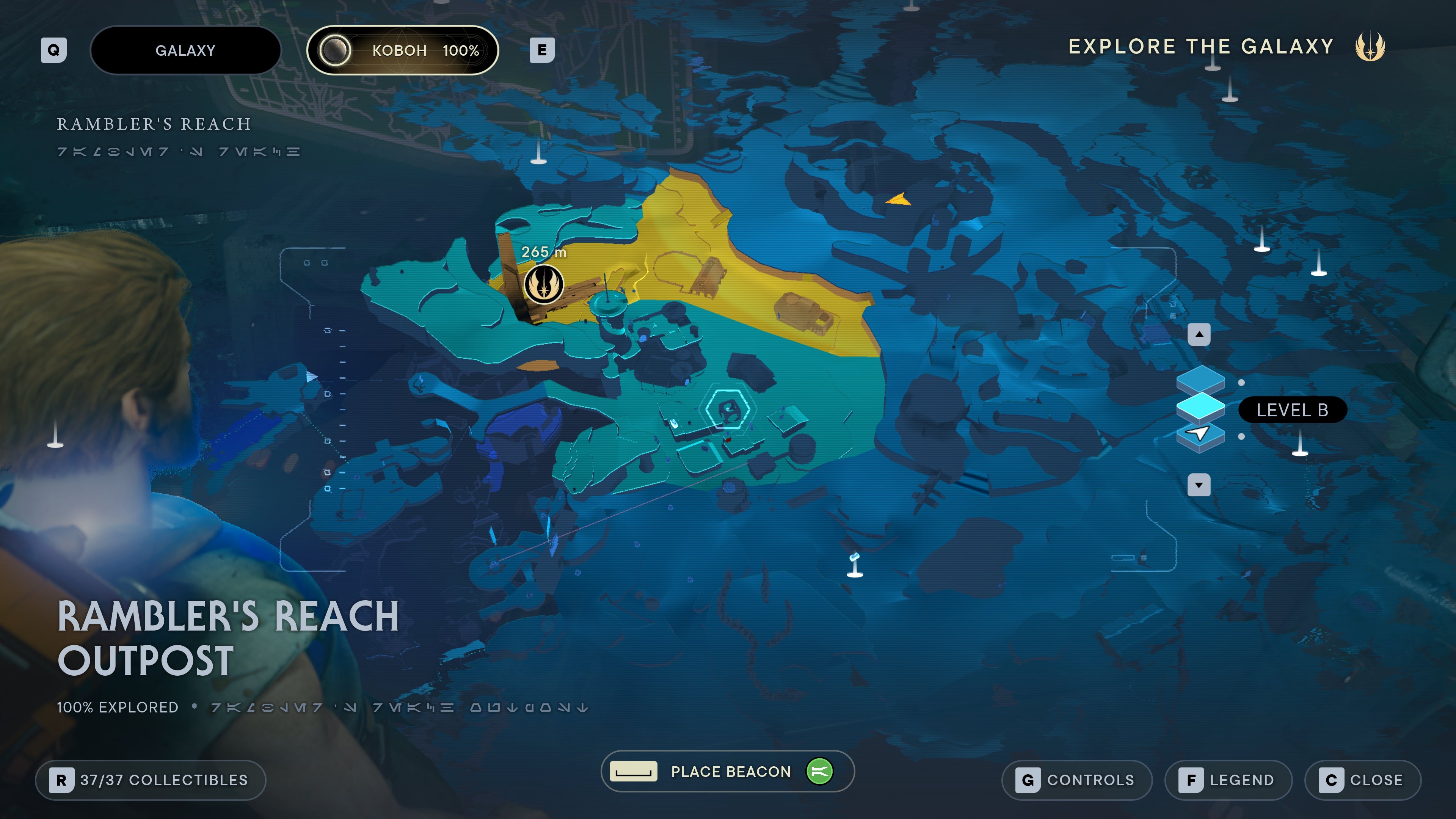Switch to the Galaxy map view

click(x=185, y=50)
